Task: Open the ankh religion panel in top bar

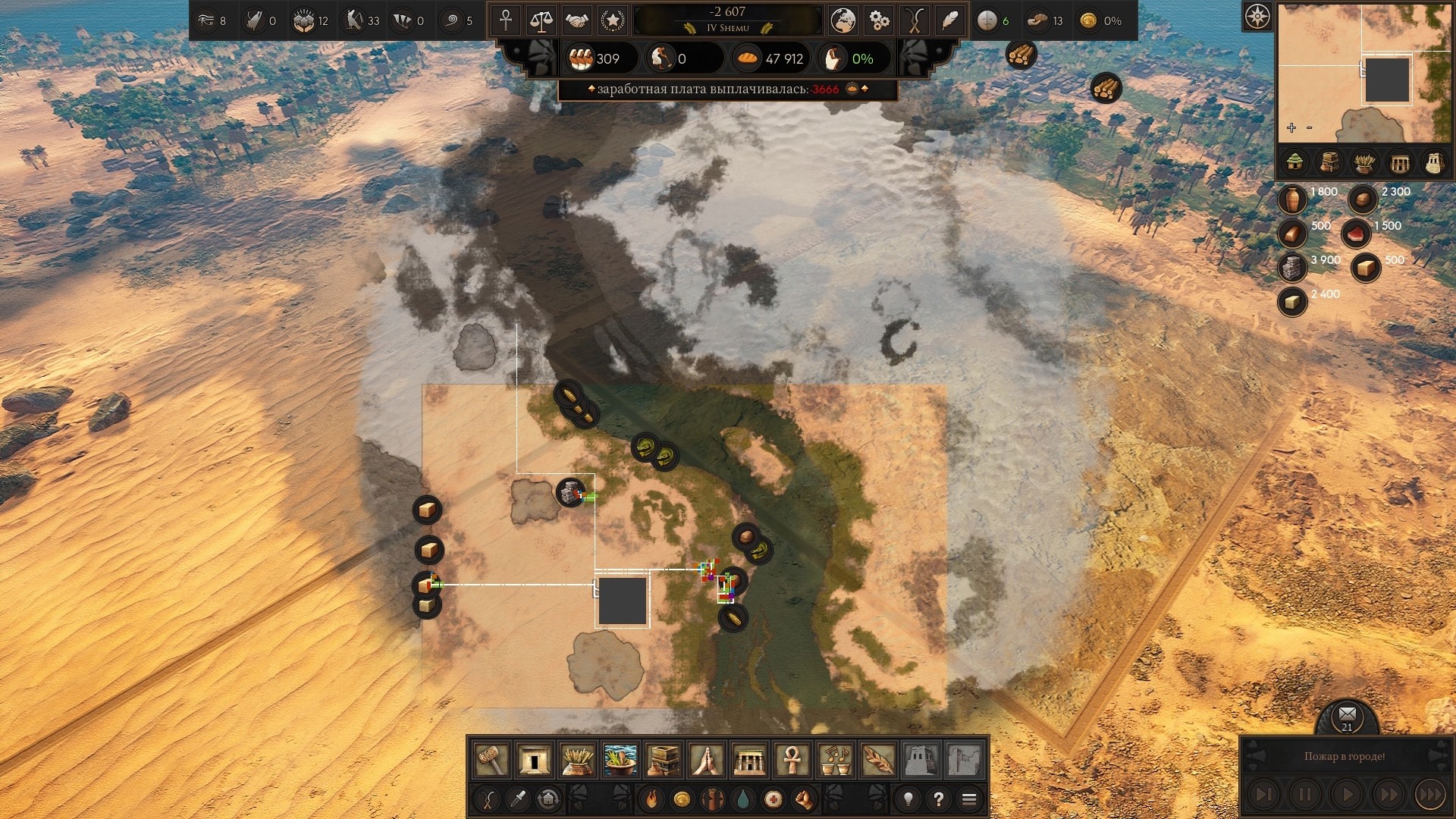Action: 506,20
